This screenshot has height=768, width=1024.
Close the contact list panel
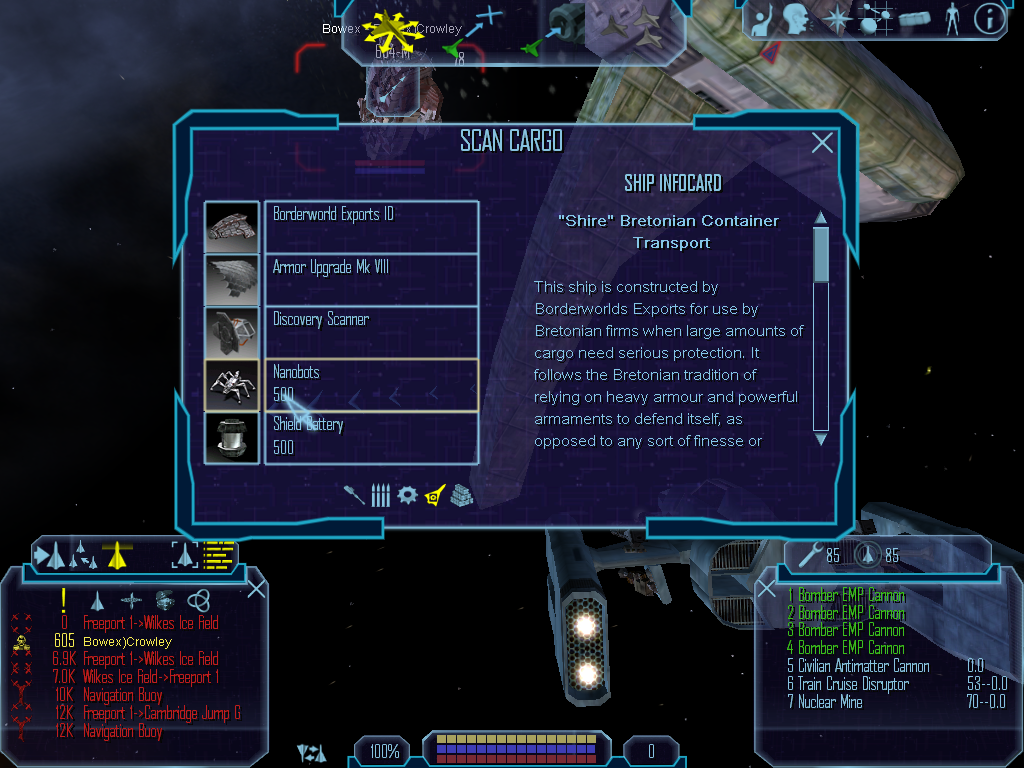pyautogui.click(x=257, y=588)
